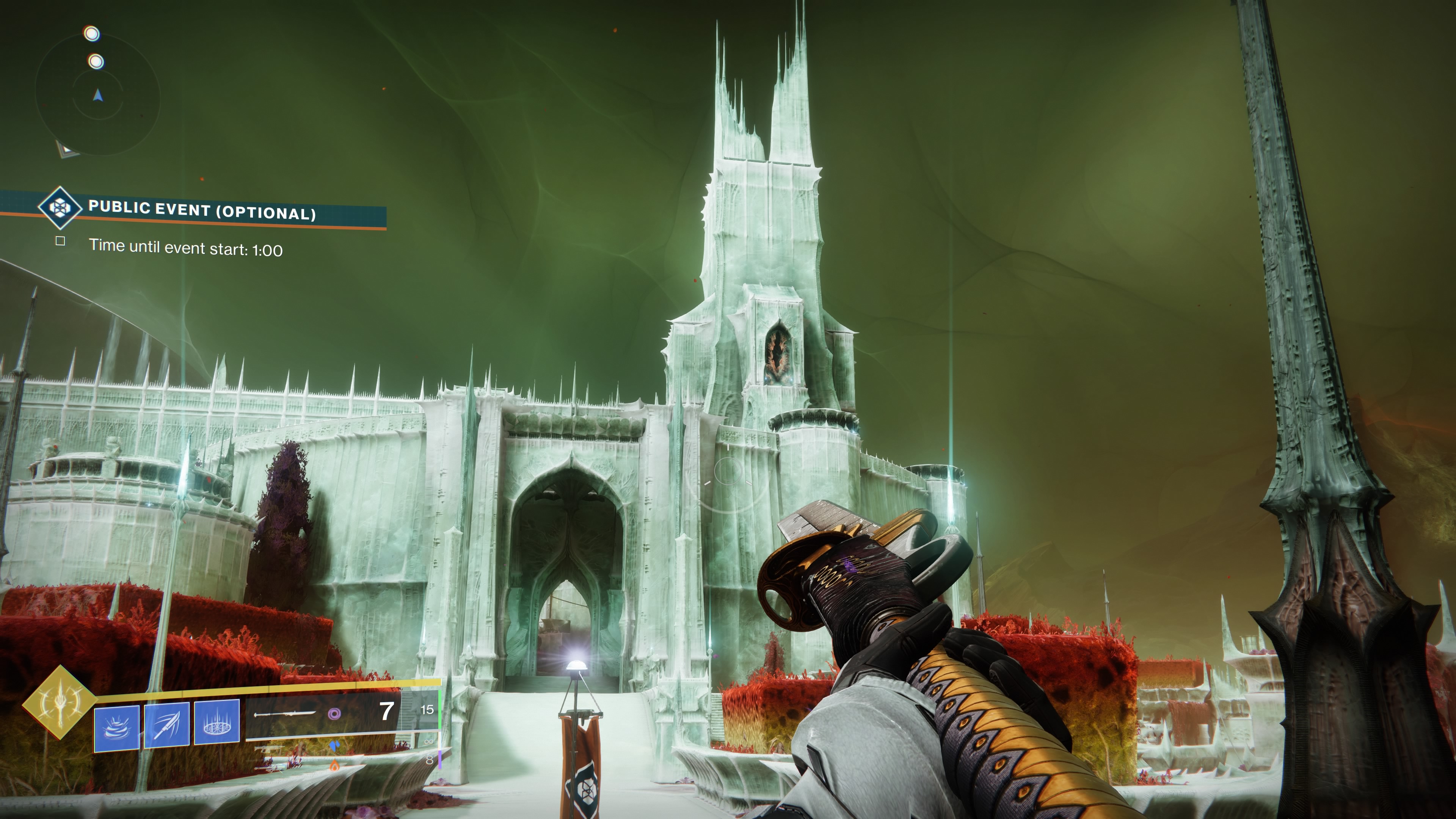Use the grenade ability icon
This screenshot has height=819, width=1456.
coord(117,728)
